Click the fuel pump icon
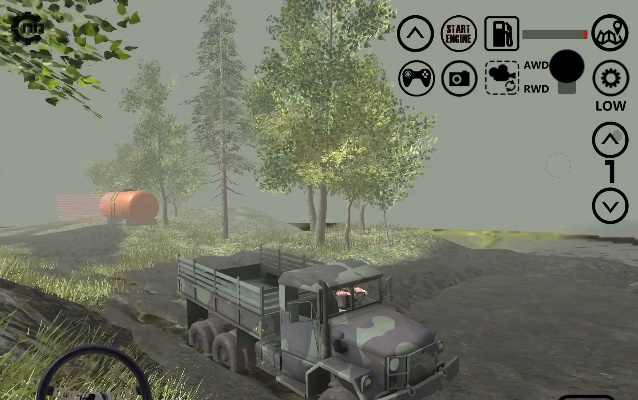The image size is (638, 400). tap(502, 33)
